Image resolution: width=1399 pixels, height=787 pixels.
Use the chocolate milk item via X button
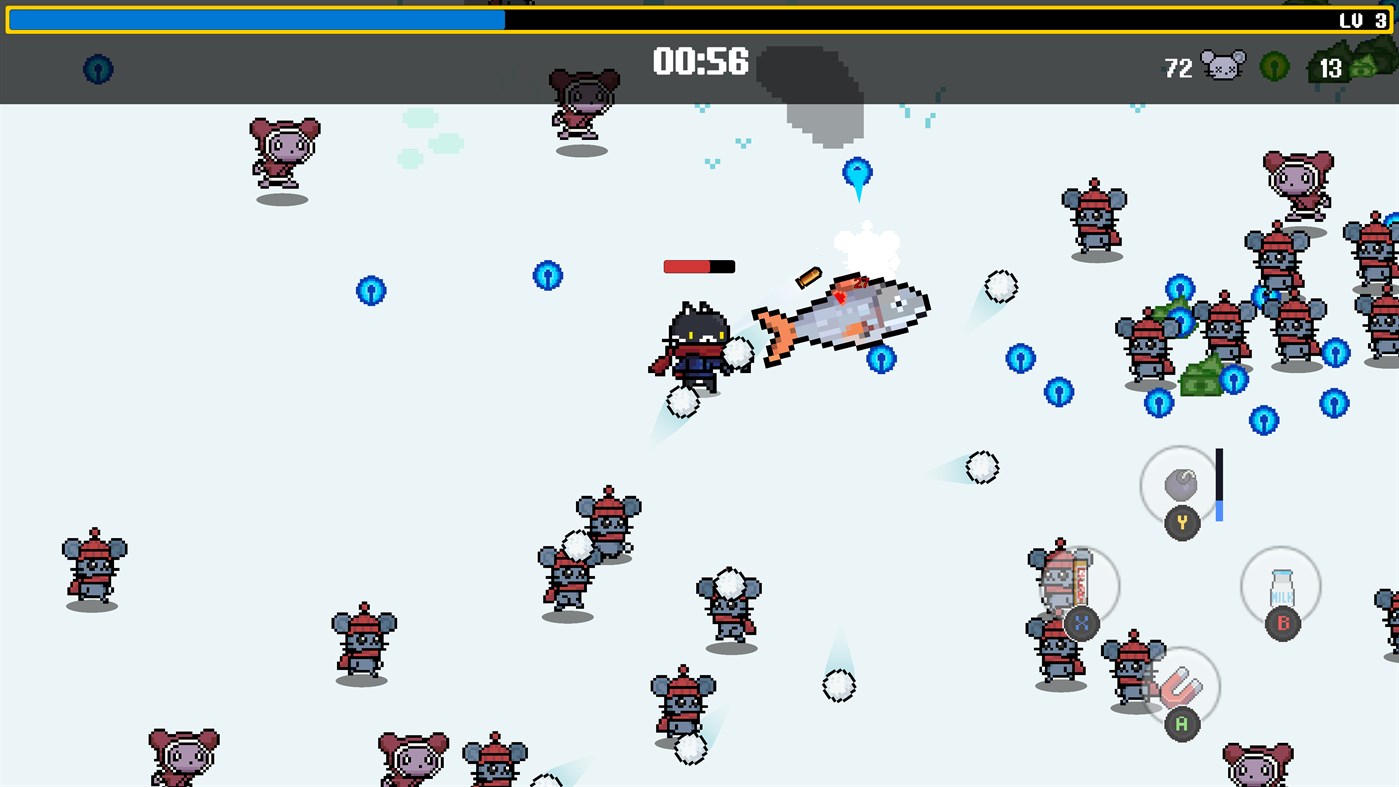pyautogui.click(x=1081, y=623)
